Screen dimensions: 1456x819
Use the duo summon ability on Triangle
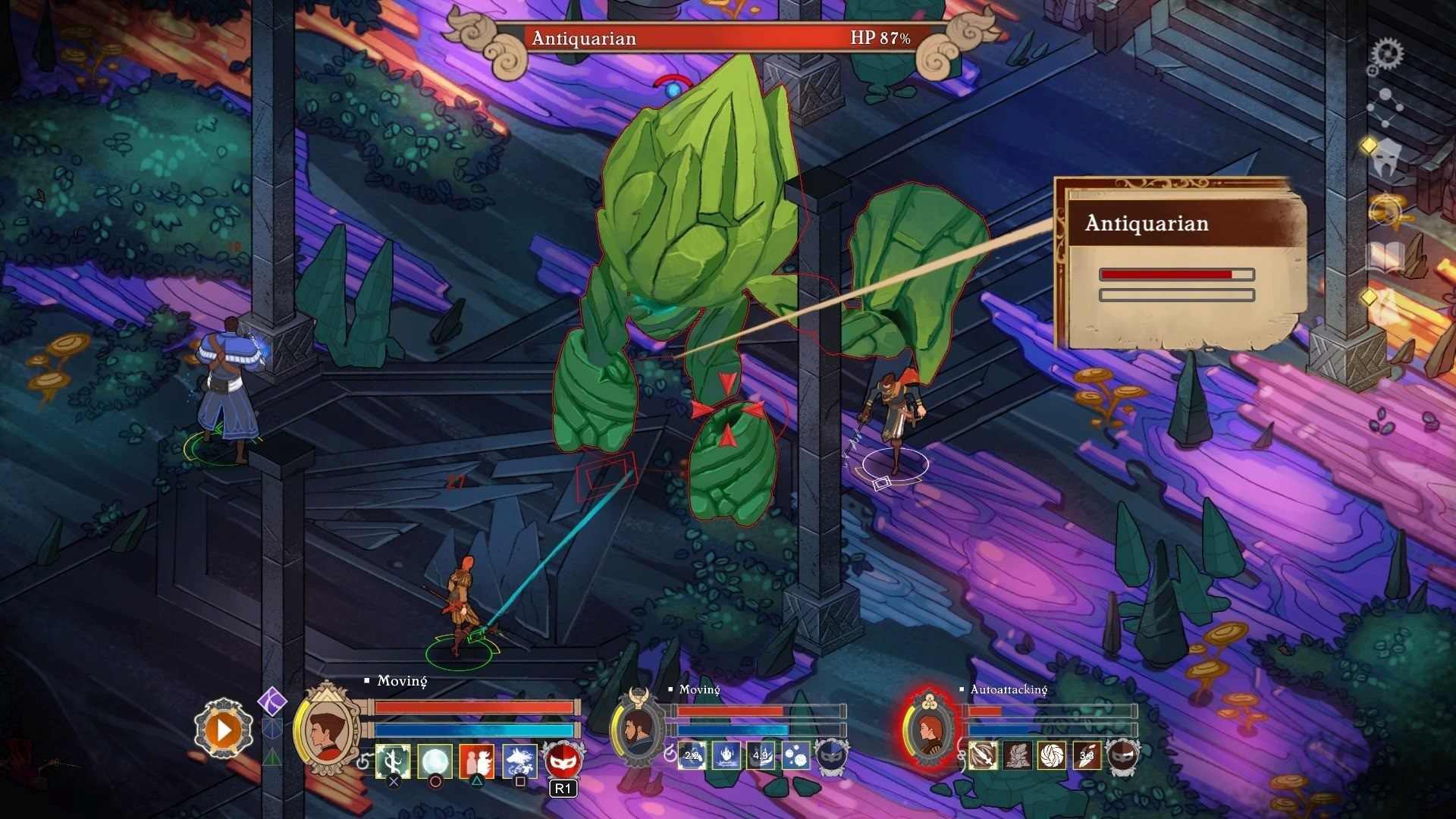476,761
